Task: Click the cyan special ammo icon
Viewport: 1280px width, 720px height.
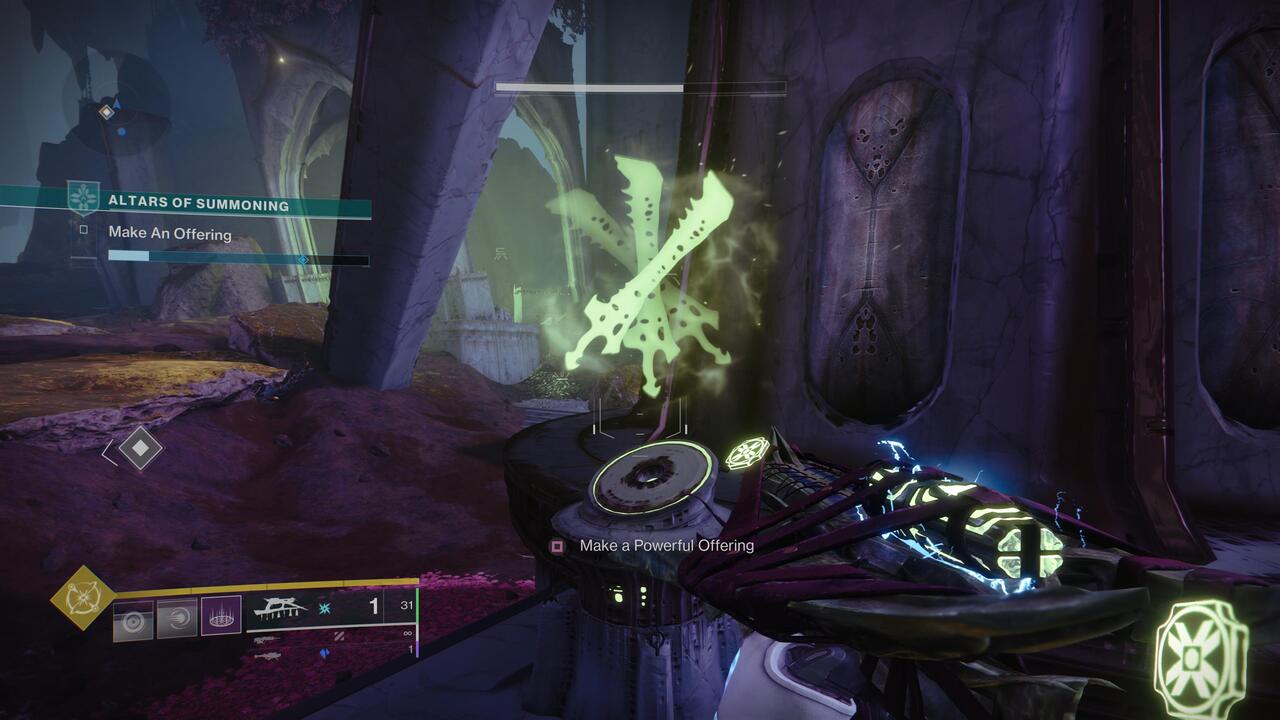Action: point(324,609)
